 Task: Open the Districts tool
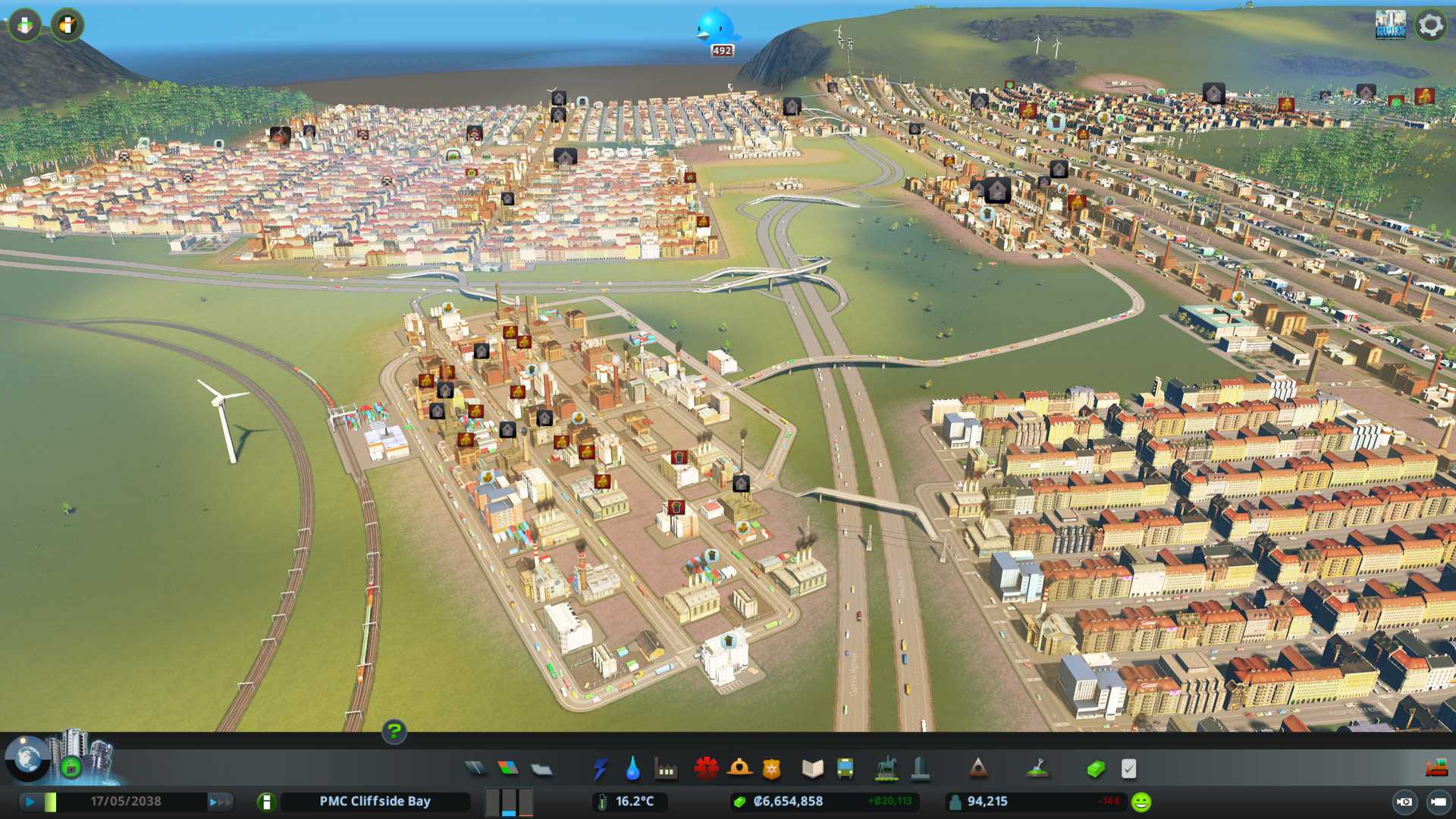click(541, 769)
